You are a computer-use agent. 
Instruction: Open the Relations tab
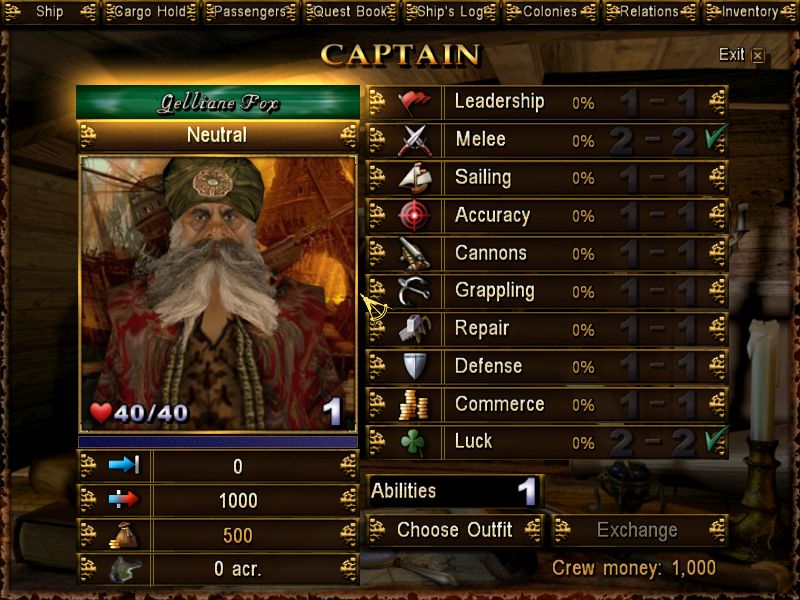tap(649, 12)
